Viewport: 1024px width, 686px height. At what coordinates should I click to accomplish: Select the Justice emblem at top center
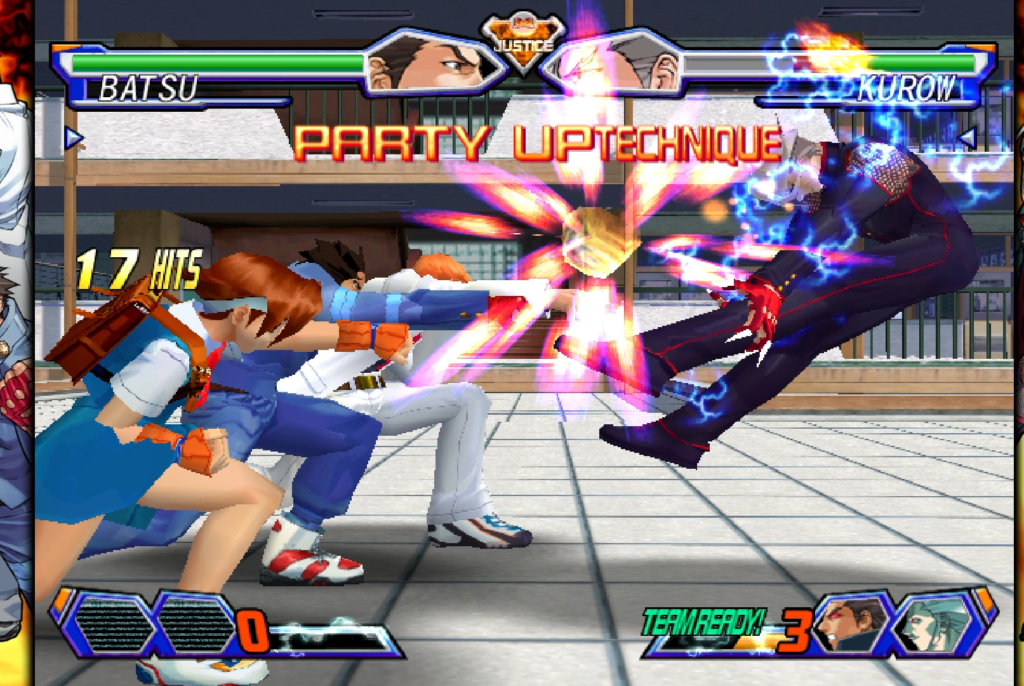(x=520, y=42)
